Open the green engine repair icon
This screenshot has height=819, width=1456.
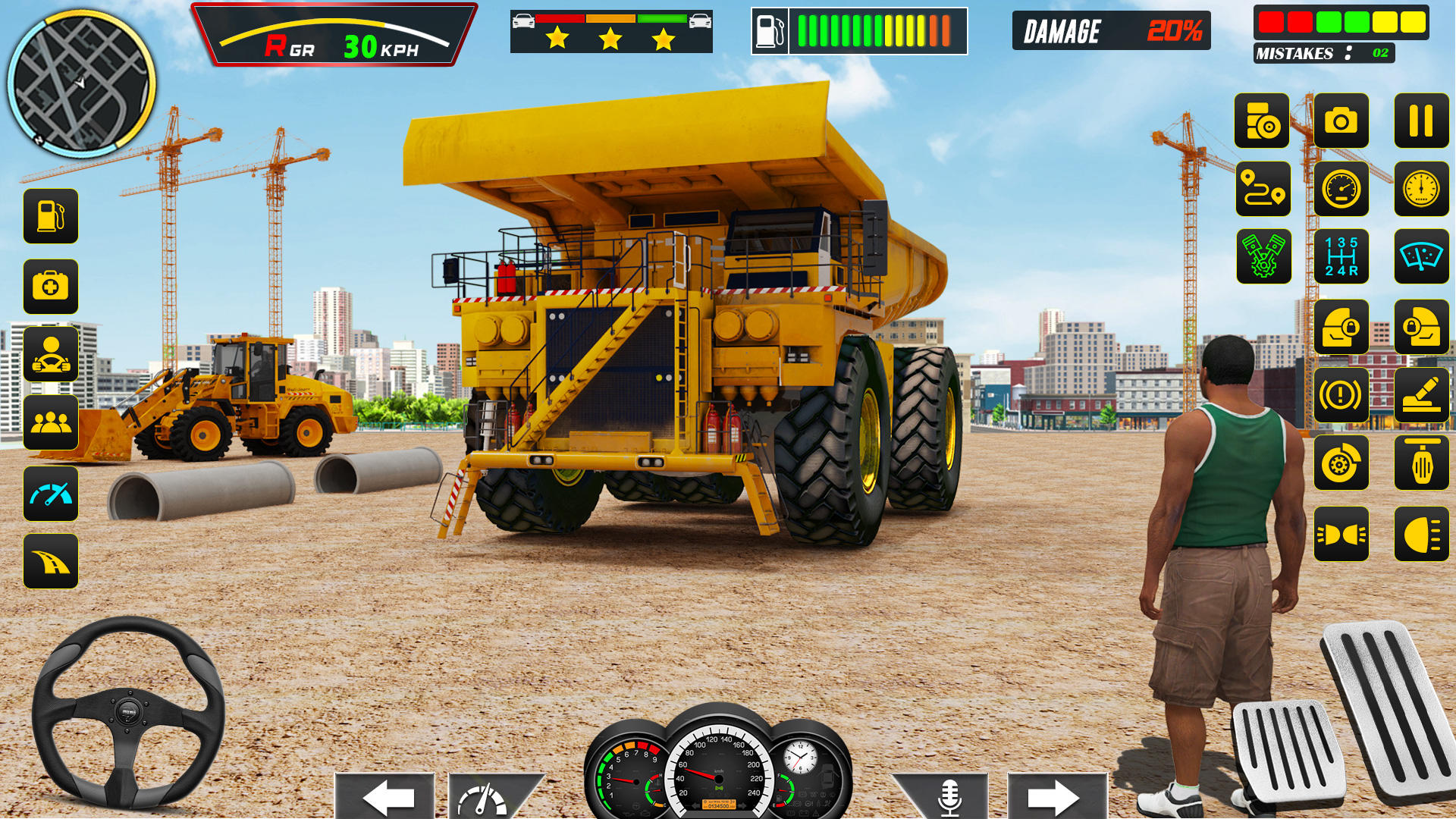[1263, 258]
